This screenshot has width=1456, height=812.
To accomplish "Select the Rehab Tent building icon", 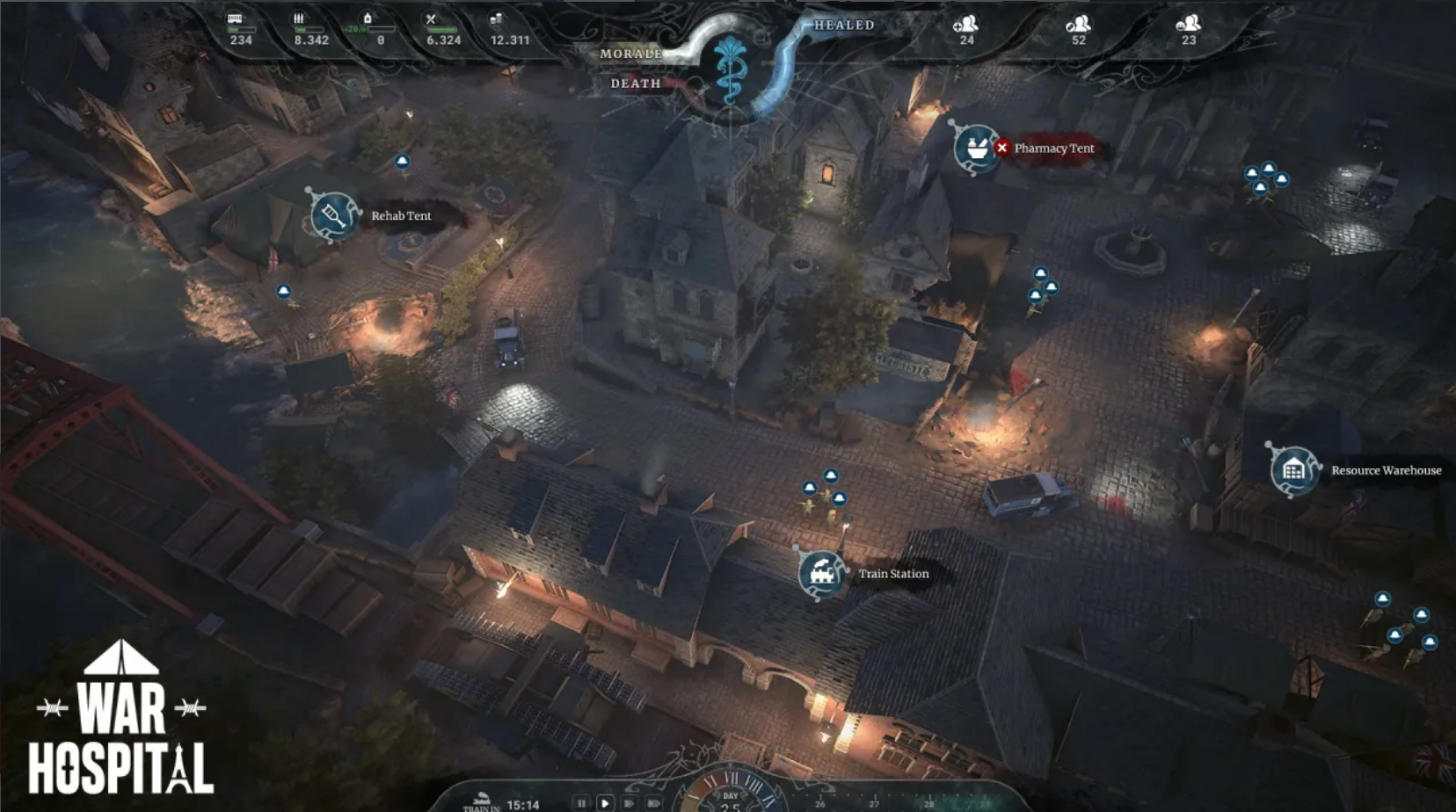I will (x=332, y=214).
